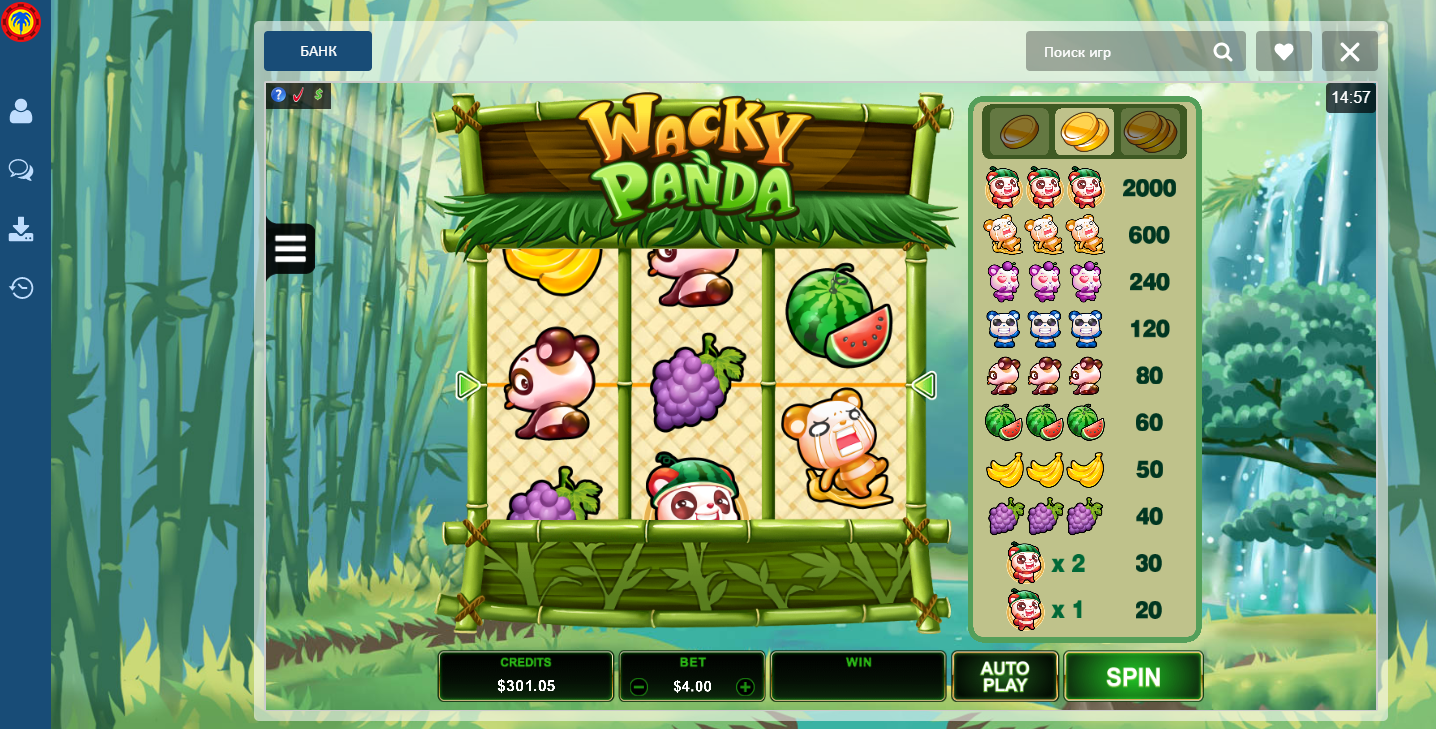Screen dimensions: 1436x729
Task: Click the download sidebar icon
Action: pyautogui.click(x=21, y=230)
